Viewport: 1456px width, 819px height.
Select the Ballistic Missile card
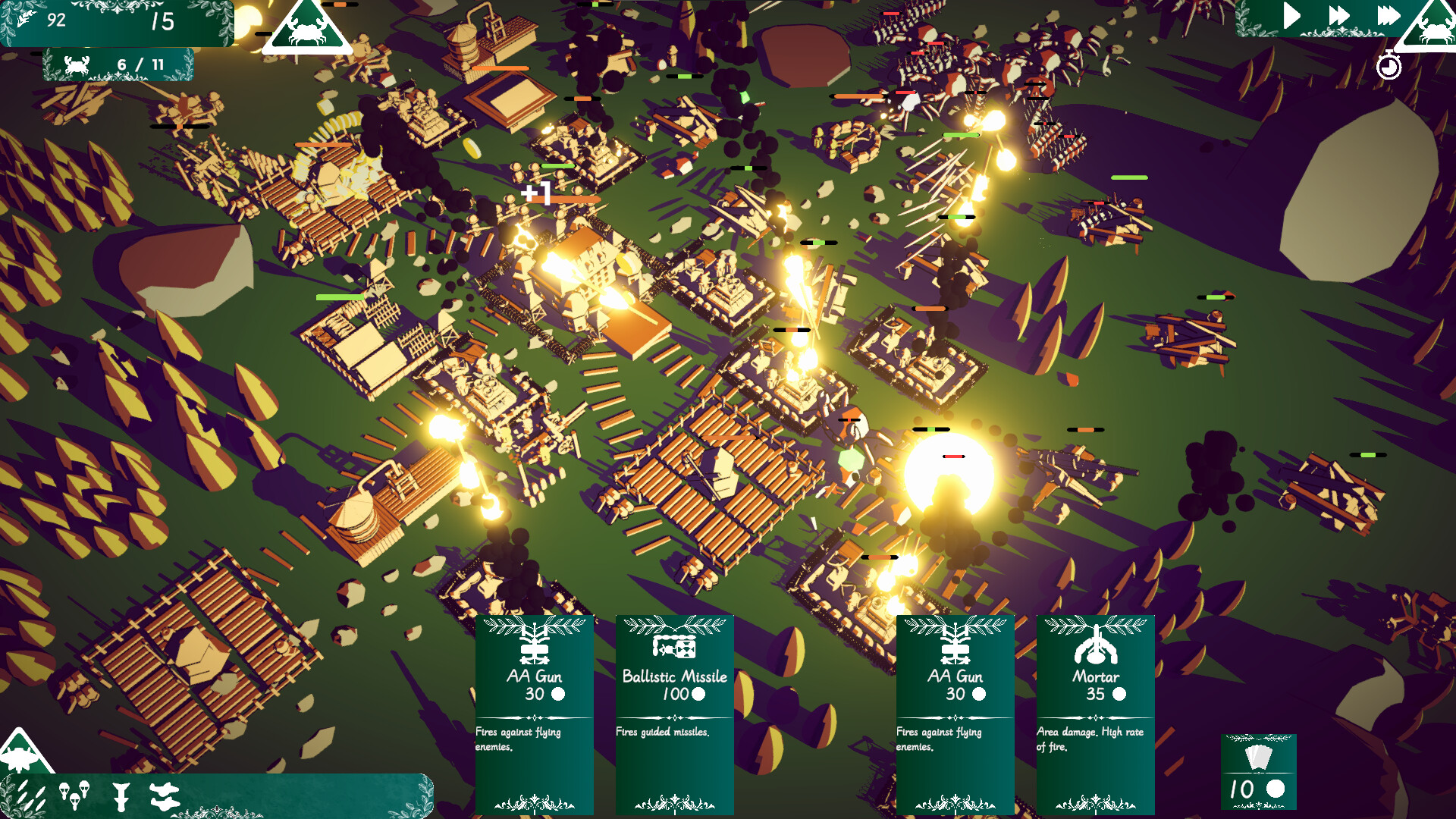674,713
